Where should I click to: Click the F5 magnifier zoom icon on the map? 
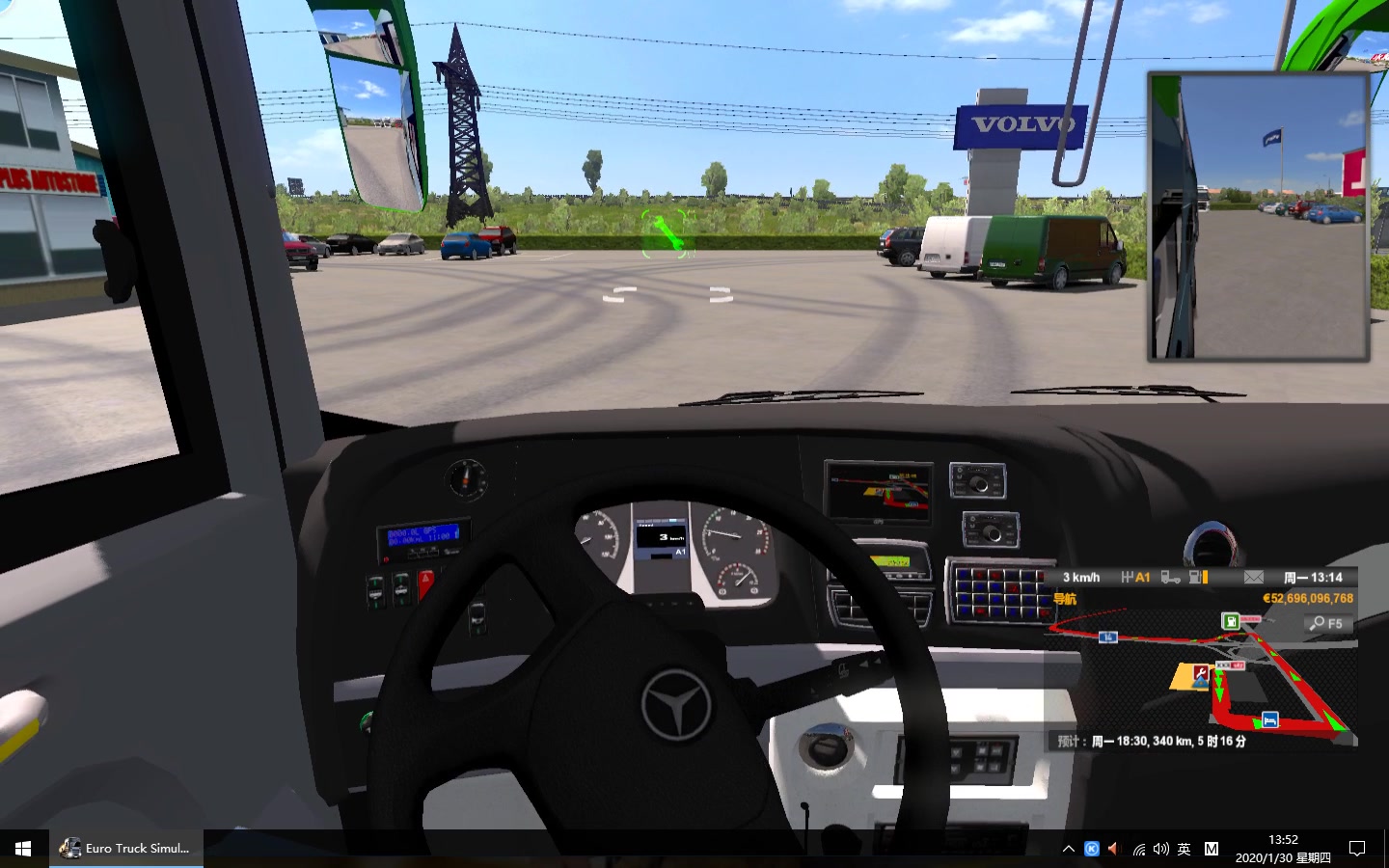(x=1323, y=623)
